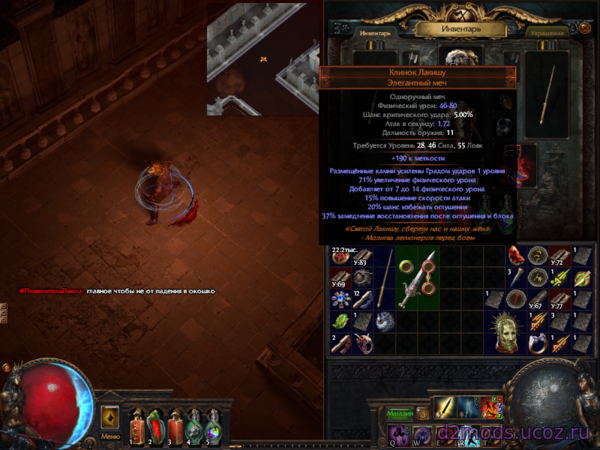Activate the golden sword attack skill
The image size is (600, 450).
click(x=446, y=409)
